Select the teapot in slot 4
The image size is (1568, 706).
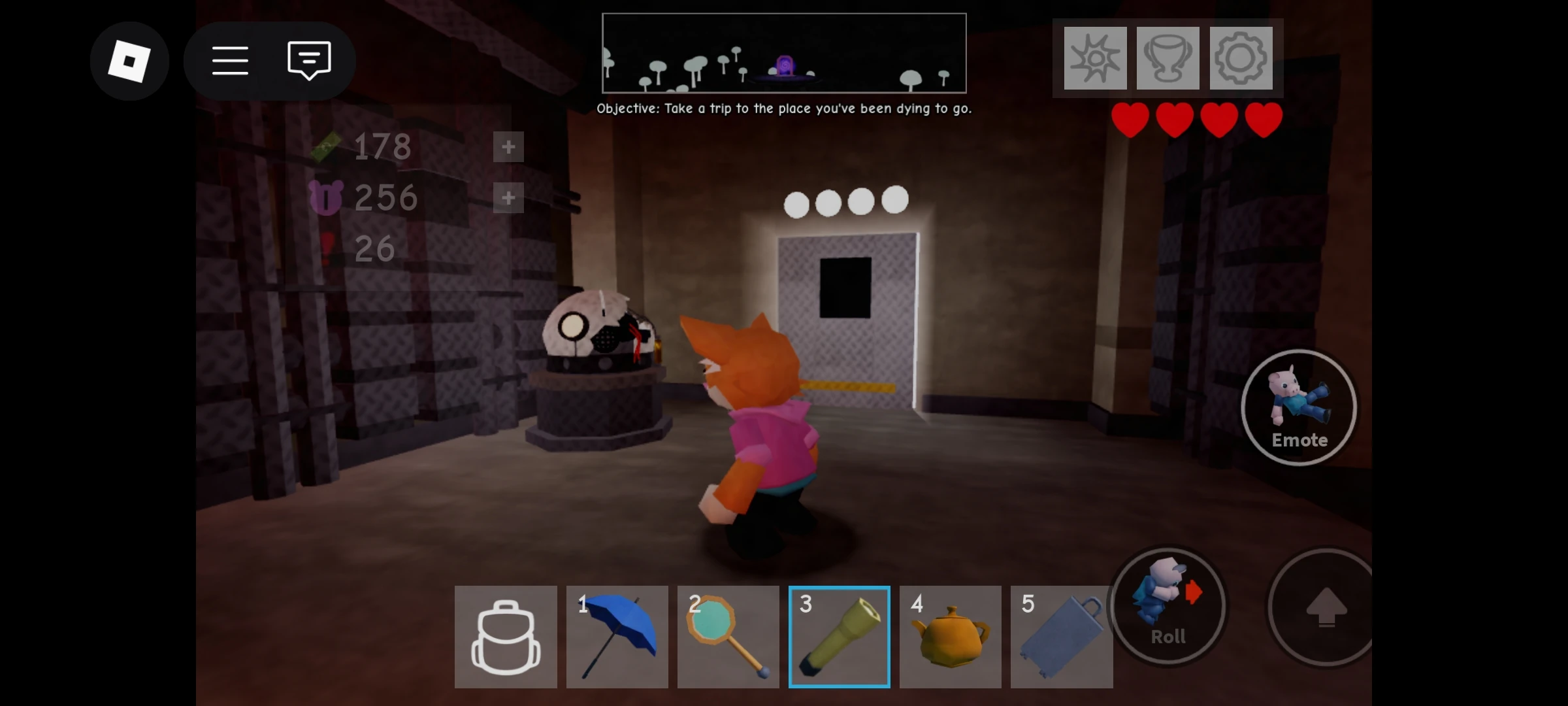click(x=950, y=635)
